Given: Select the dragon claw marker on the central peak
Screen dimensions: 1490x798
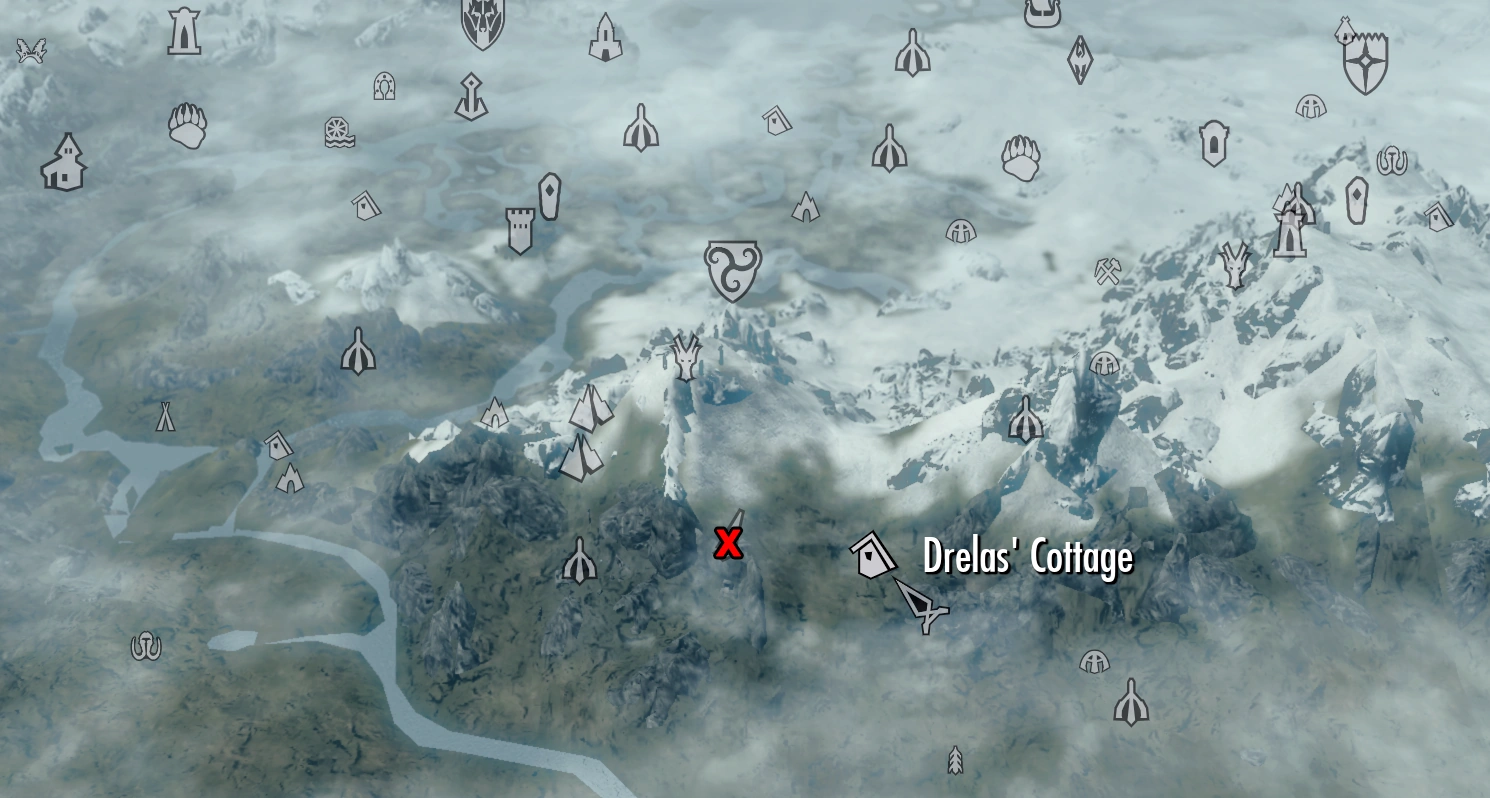Looking at the screenshot, I should point(685,355).
